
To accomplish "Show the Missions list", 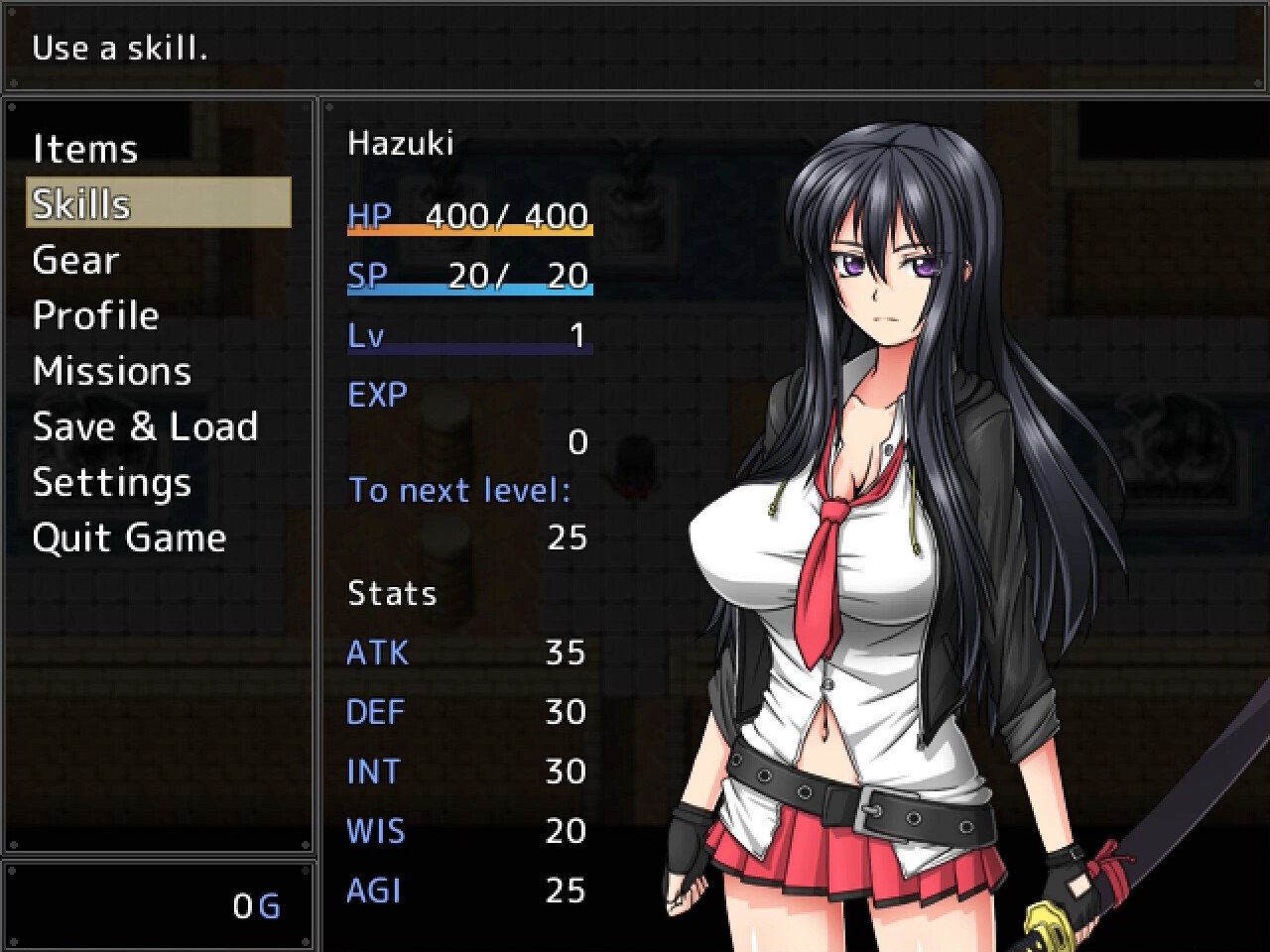I will click(111, 371).
